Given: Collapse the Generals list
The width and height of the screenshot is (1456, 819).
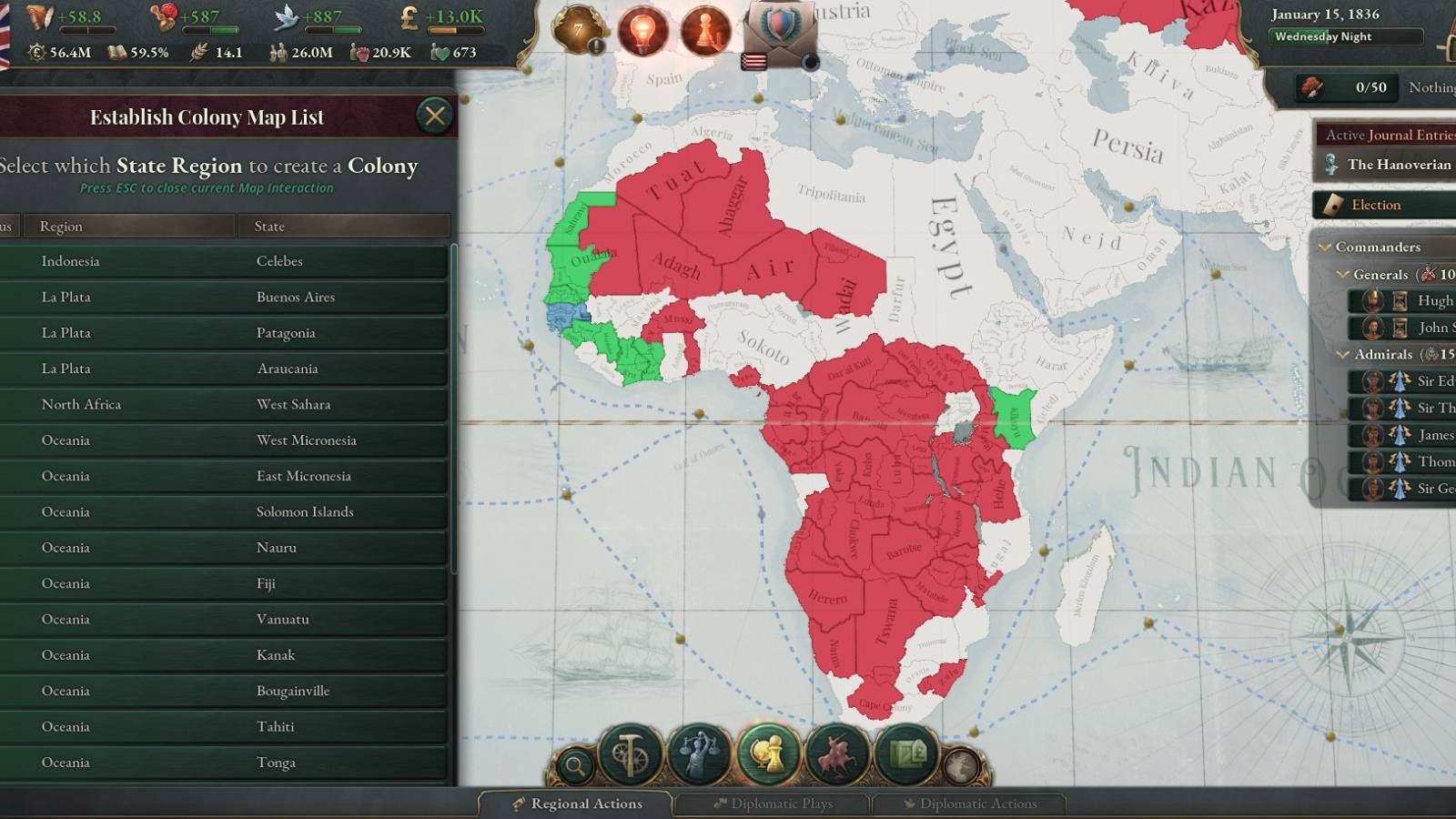Looking at the screenshot, I should (1343, 274).
